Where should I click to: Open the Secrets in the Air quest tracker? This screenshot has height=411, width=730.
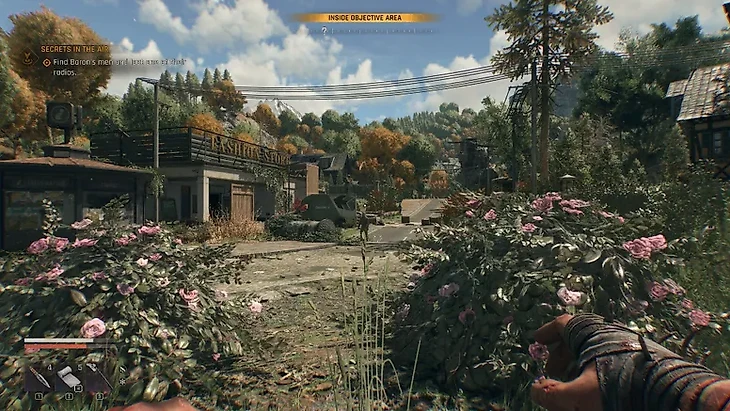point(74,49)
